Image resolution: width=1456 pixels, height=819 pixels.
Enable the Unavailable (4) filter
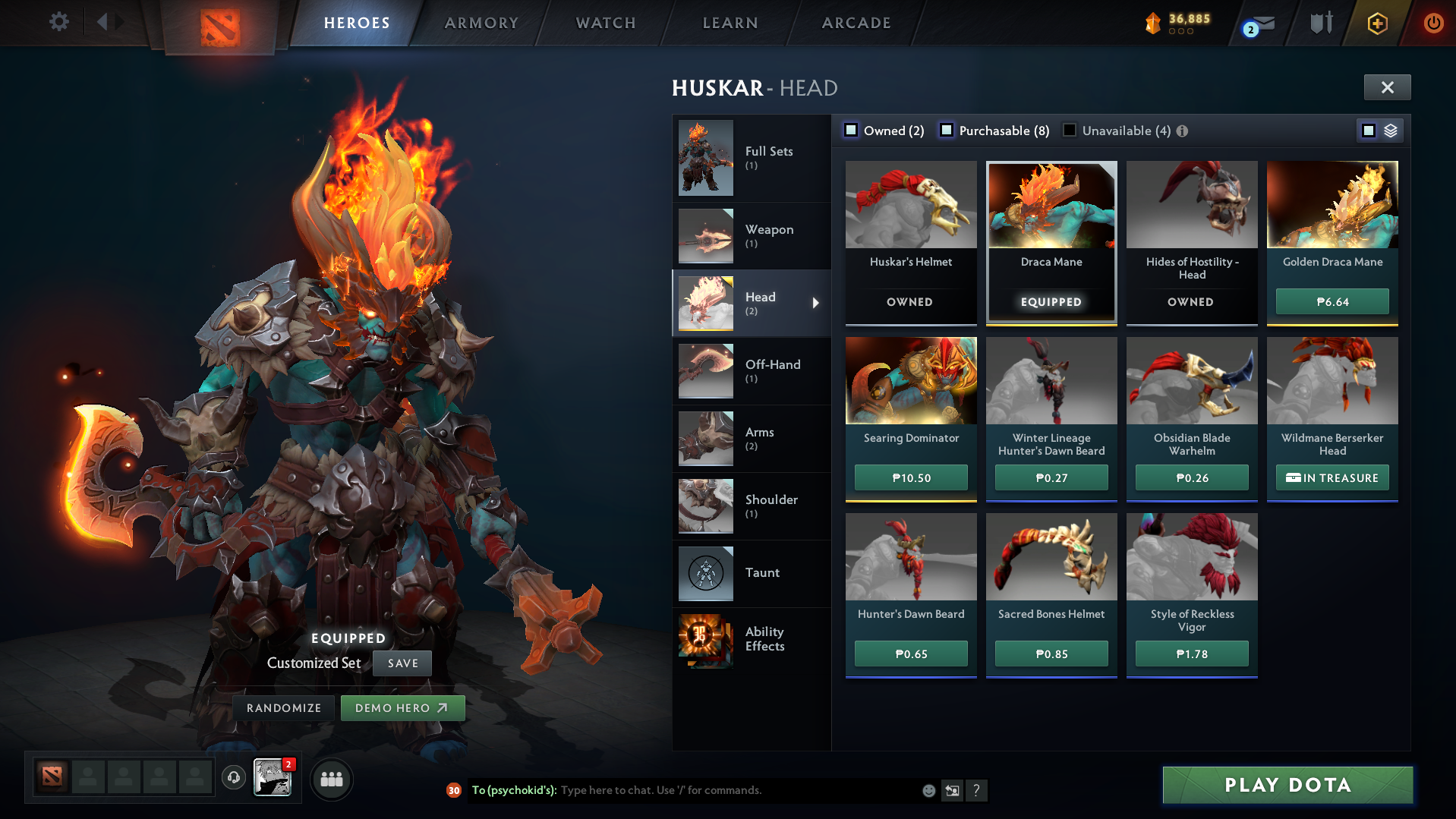tap(1069, 130)
